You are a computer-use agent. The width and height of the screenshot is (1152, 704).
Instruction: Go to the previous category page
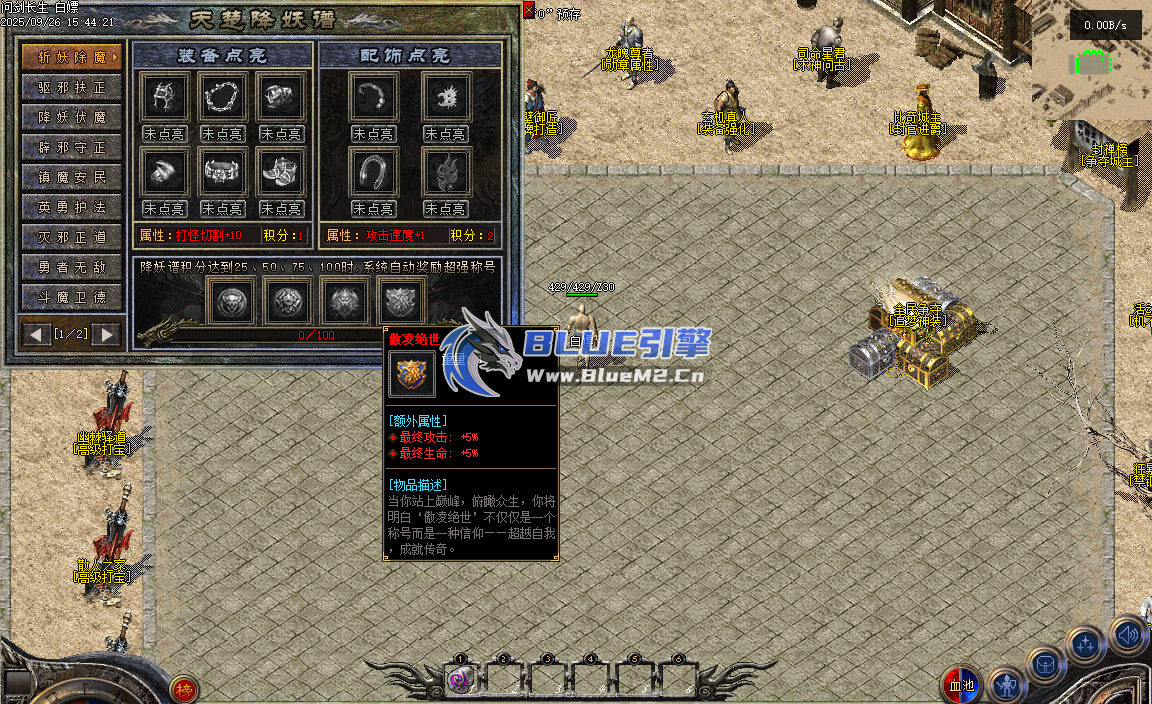pyautogui.click(x=38, y=334)
